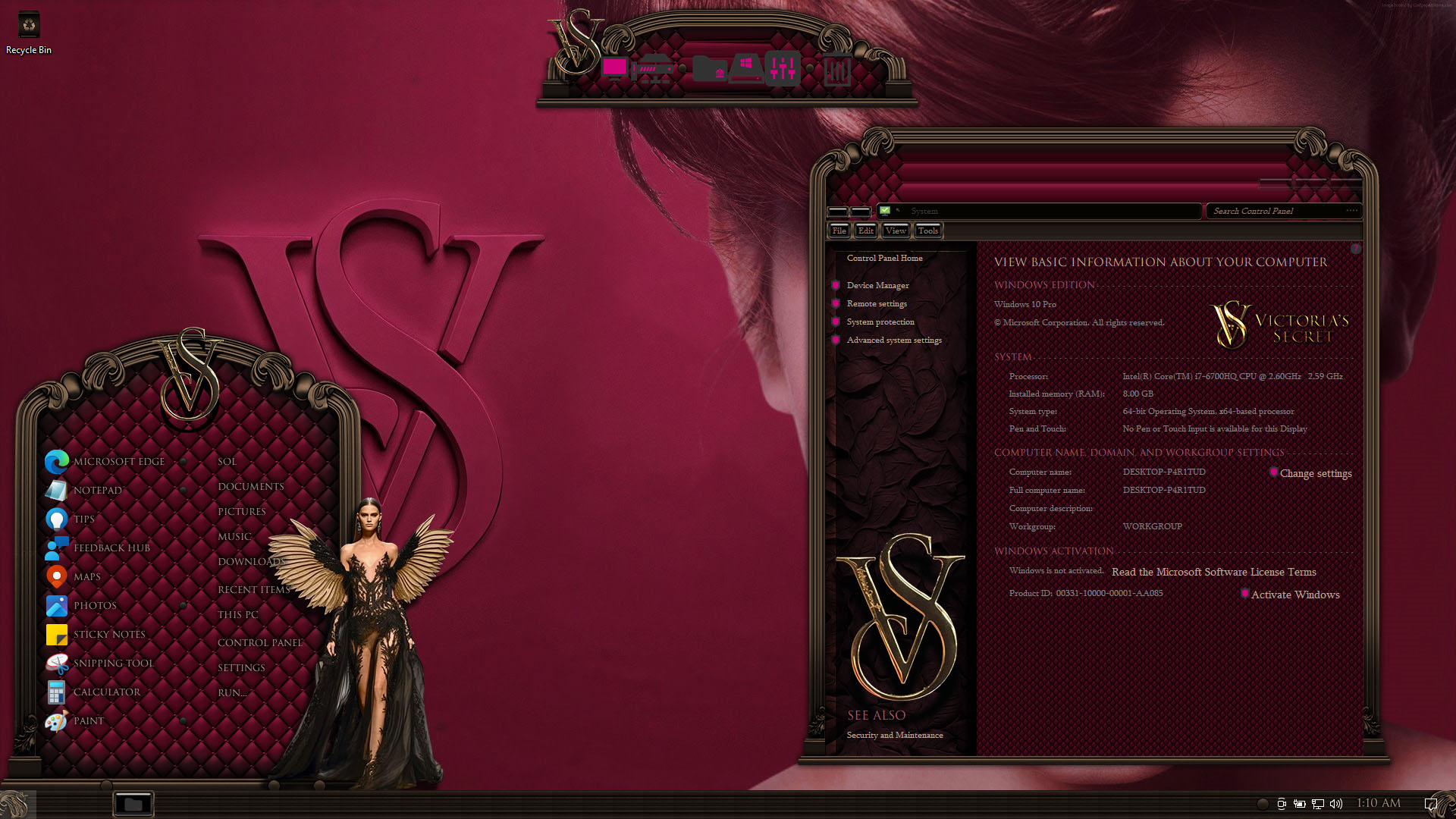Click the taskbar volume speaker icon
1456x819 pixels.
tap(1336, 804)
